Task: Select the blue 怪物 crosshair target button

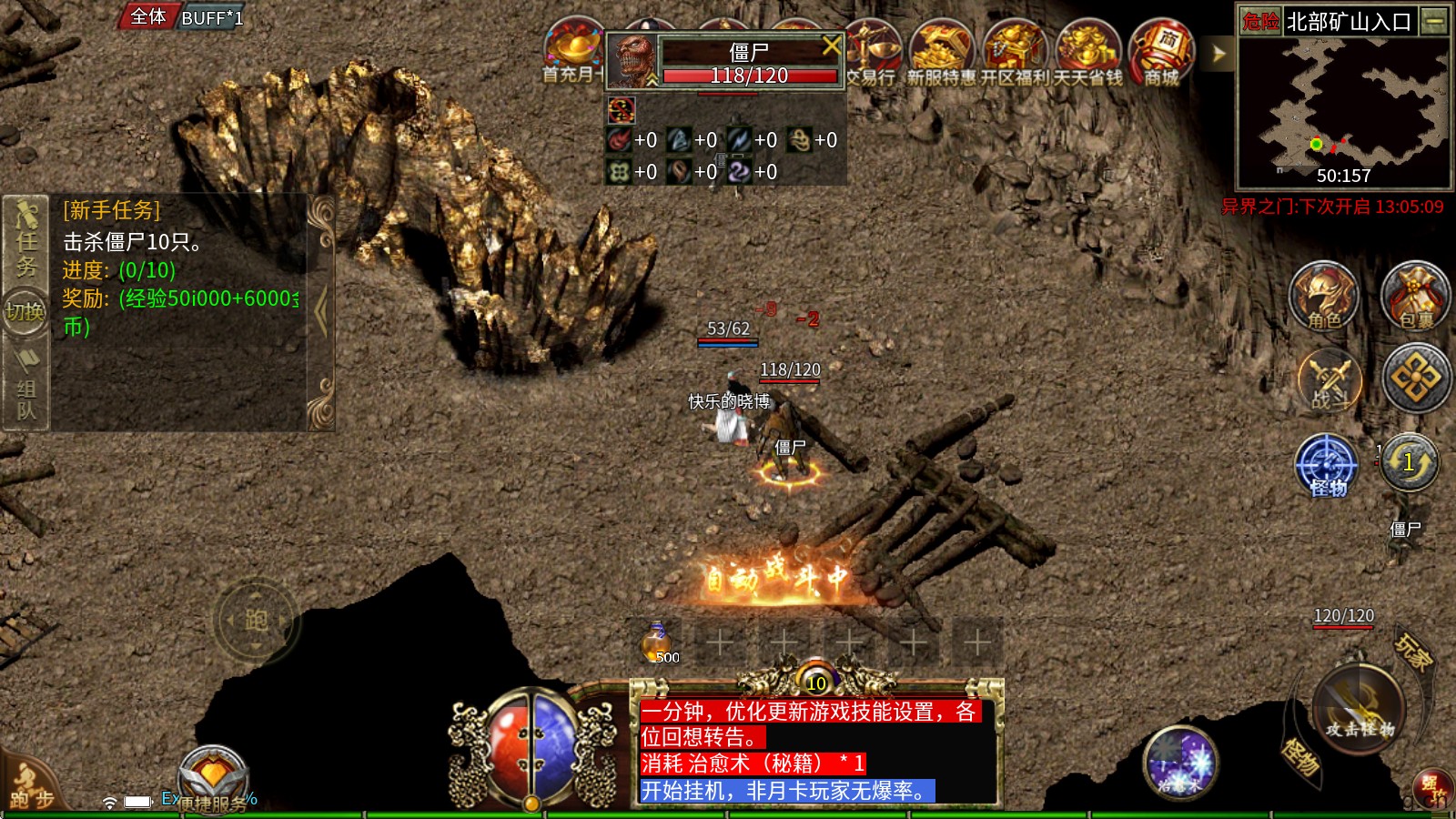Action: [1327, 464]
